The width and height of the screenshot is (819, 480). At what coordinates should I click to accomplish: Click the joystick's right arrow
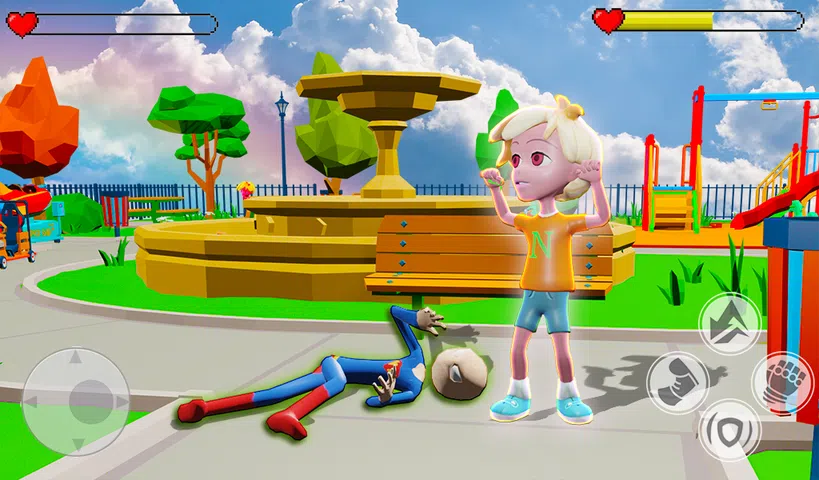click(x=120, y=401)
